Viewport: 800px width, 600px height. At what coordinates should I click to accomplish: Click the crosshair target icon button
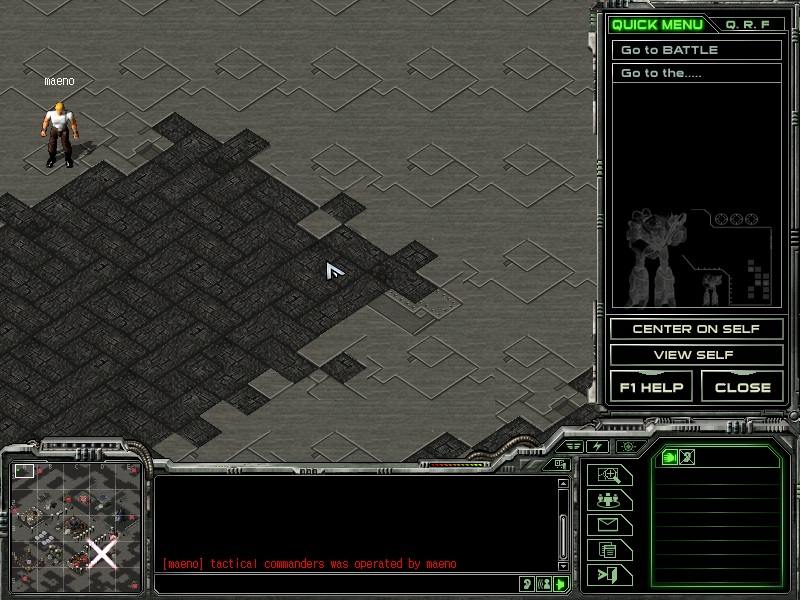coord(627,446)
